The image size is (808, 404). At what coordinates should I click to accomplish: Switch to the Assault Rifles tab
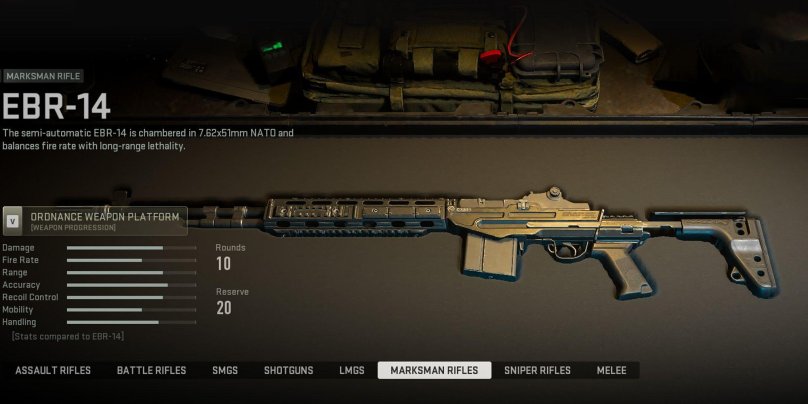pyautogui.click(x=53, y=371)
